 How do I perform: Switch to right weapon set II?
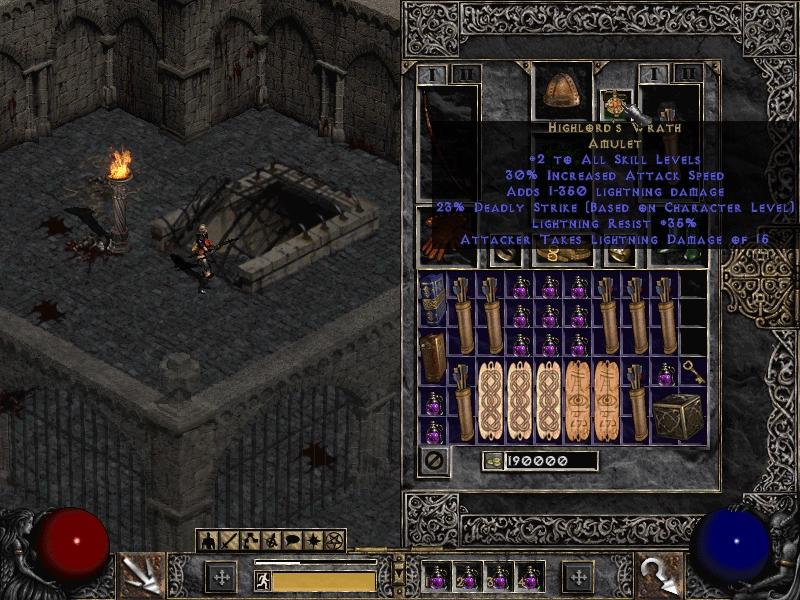tap(685, 73)
